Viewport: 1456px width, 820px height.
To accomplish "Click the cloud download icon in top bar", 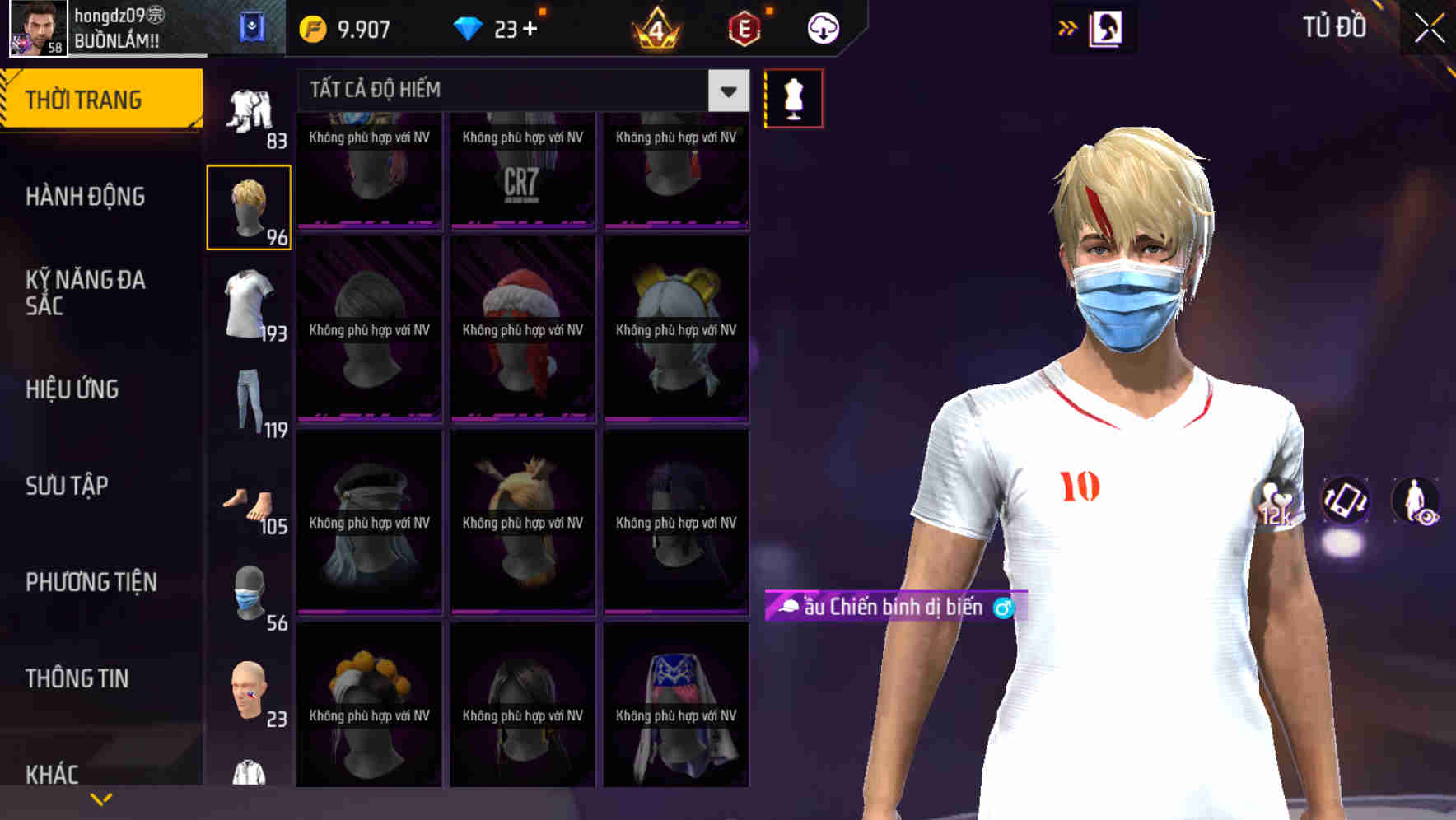I will pyautogui.click(x=822, y=27).
